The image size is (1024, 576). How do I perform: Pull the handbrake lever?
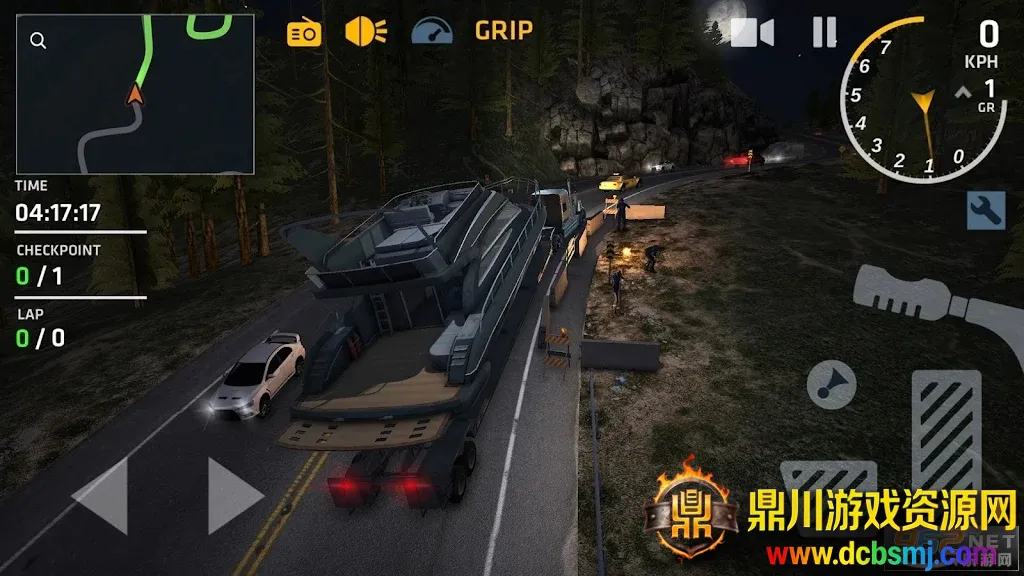coord(930,300)
